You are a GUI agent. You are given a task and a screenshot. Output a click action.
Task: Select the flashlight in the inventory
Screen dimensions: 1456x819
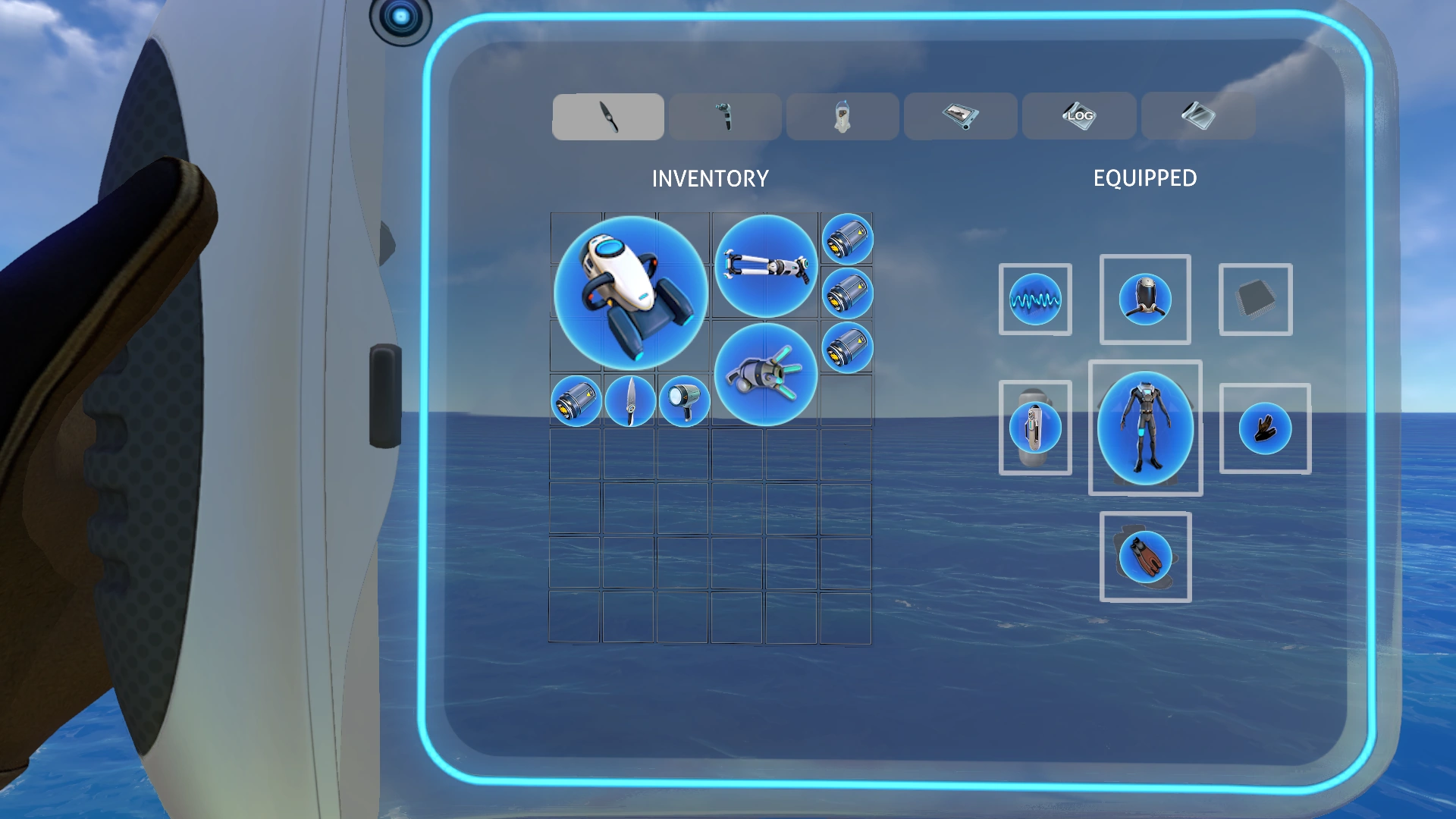click(683, 400)
